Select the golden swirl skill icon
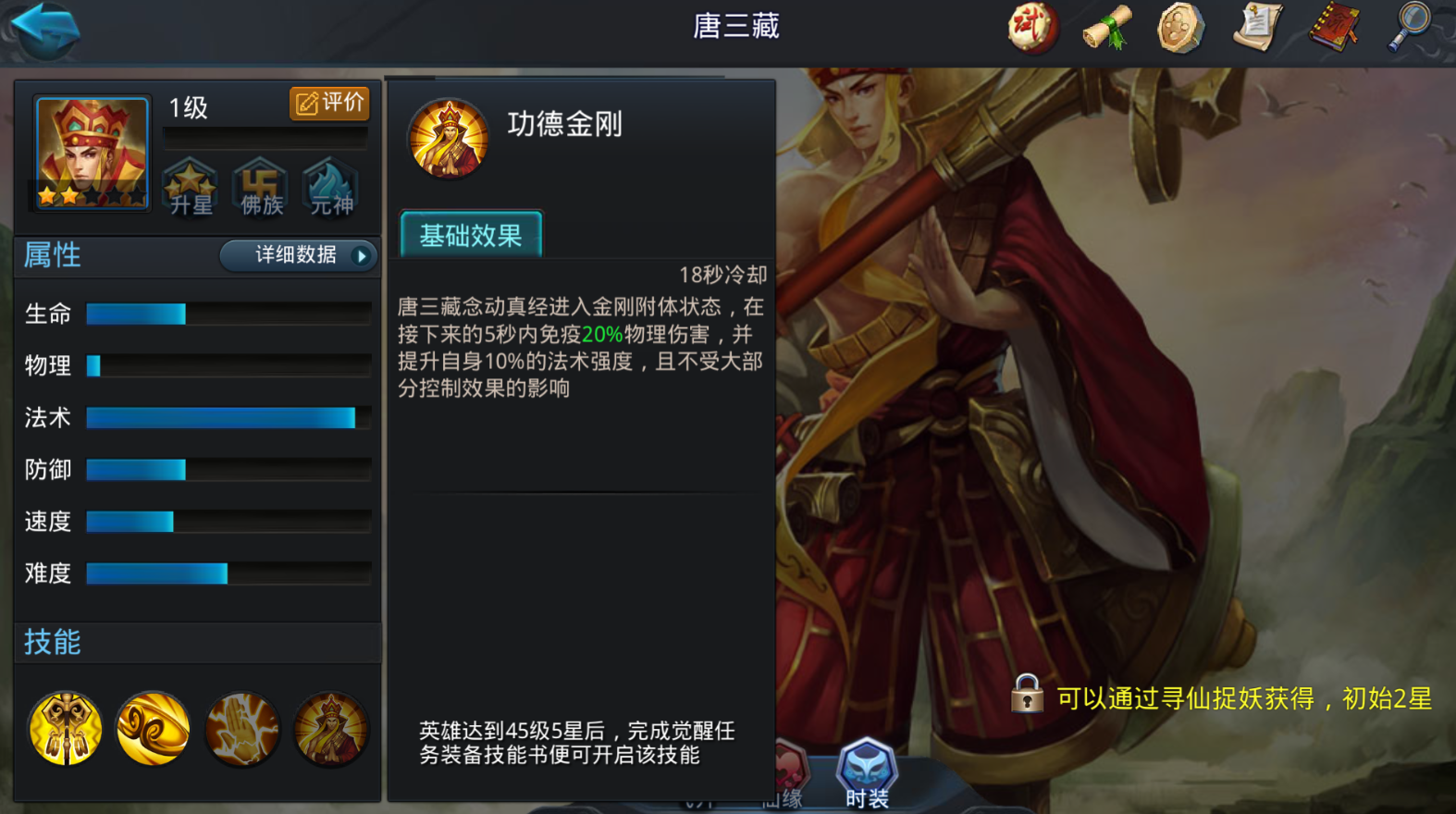This screenshot has height=814, width=1456. [153, 730]
